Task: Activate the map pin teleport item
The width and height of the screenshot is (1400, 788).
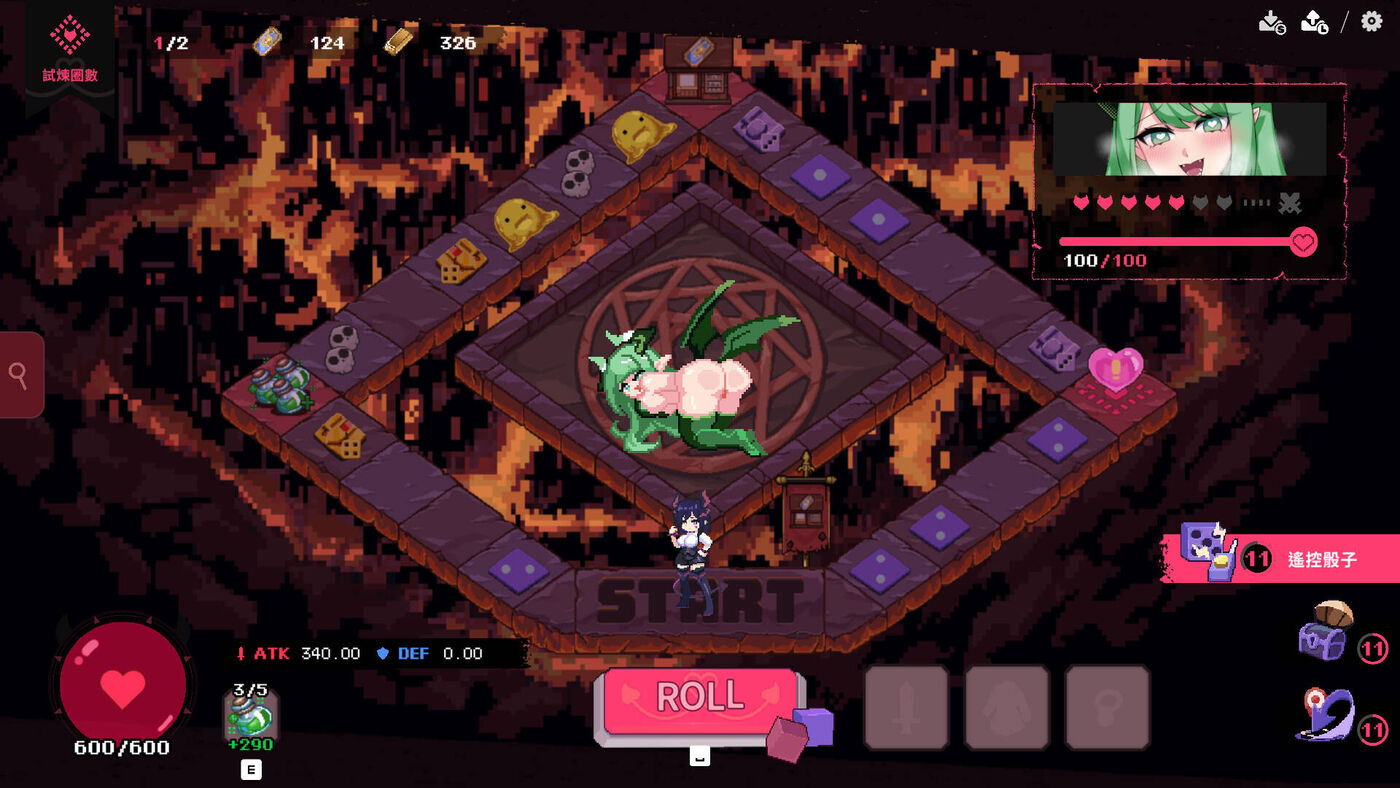Action: 1325,714
